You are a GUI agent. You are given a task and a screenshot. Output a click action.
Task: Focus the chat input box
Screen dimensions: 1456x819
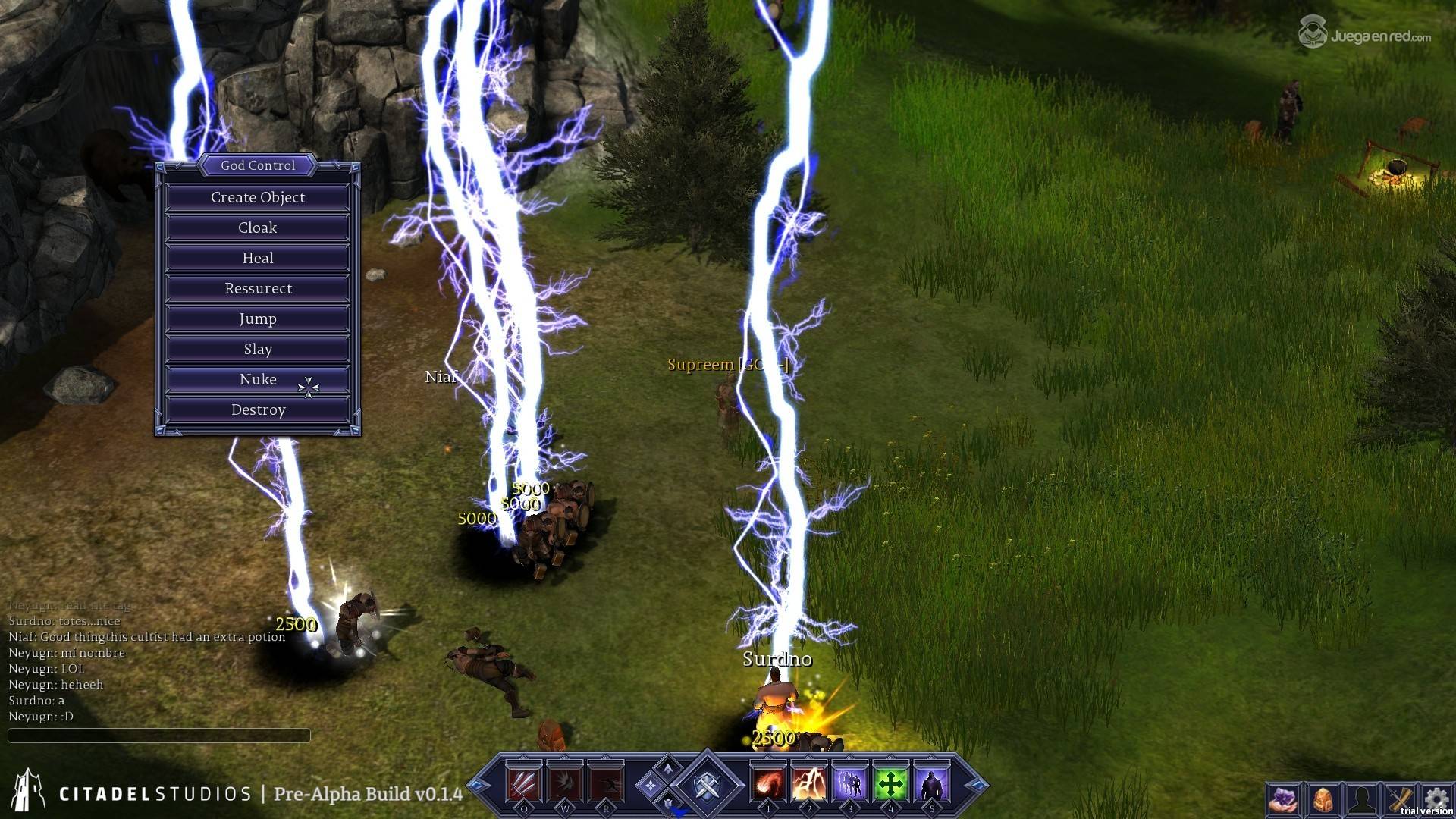click(x=158, y=735)
